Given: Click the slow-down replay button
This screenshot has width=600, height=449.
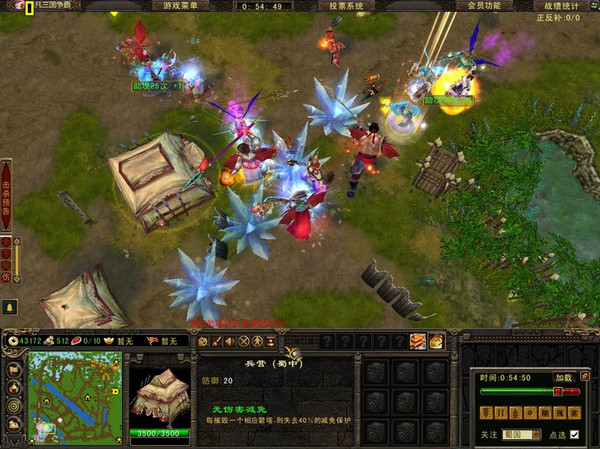Looking at the screenshot, I should click(x=486, y=412).
